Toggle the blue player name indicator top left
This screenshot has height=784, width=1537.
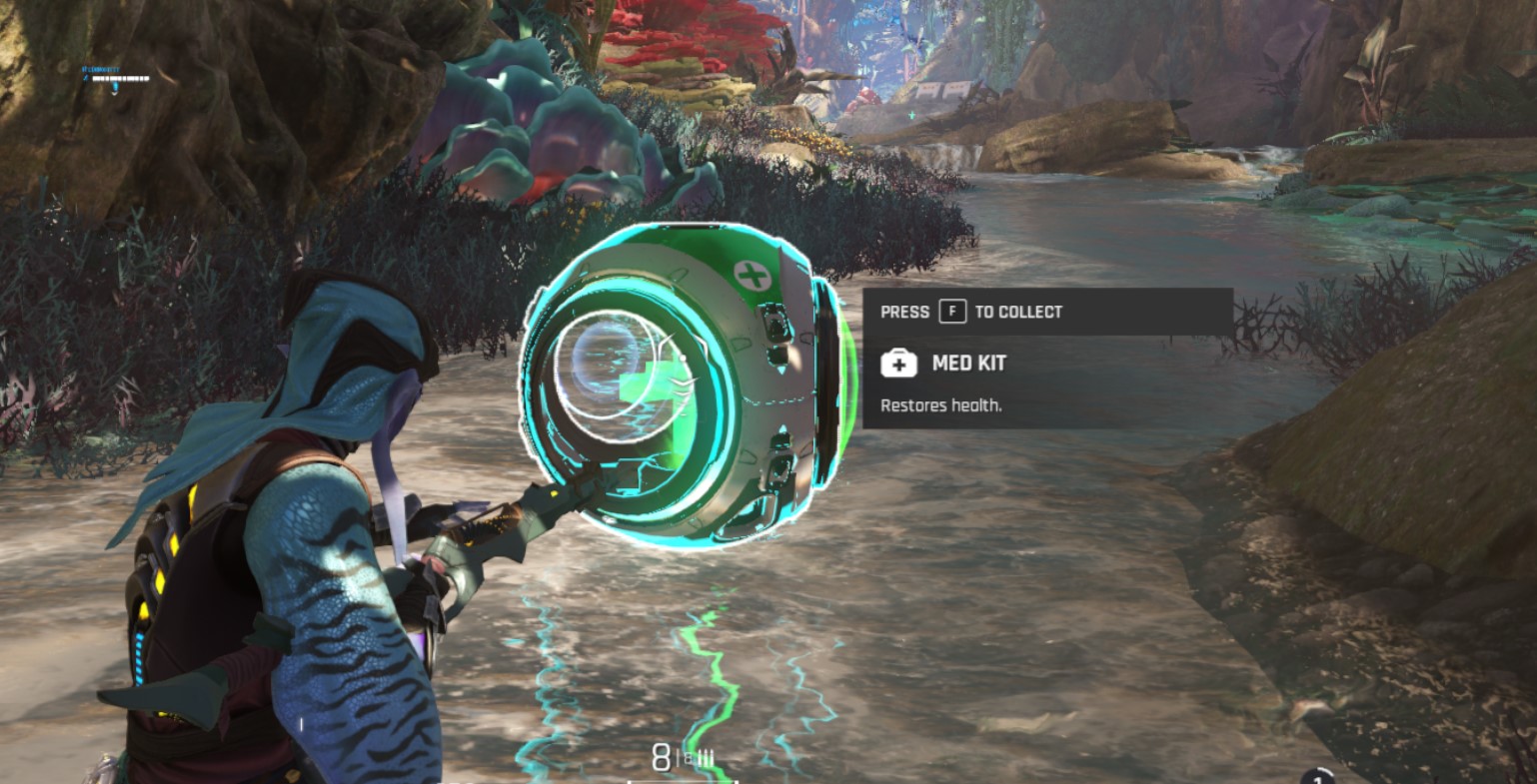tap(101, 71)
